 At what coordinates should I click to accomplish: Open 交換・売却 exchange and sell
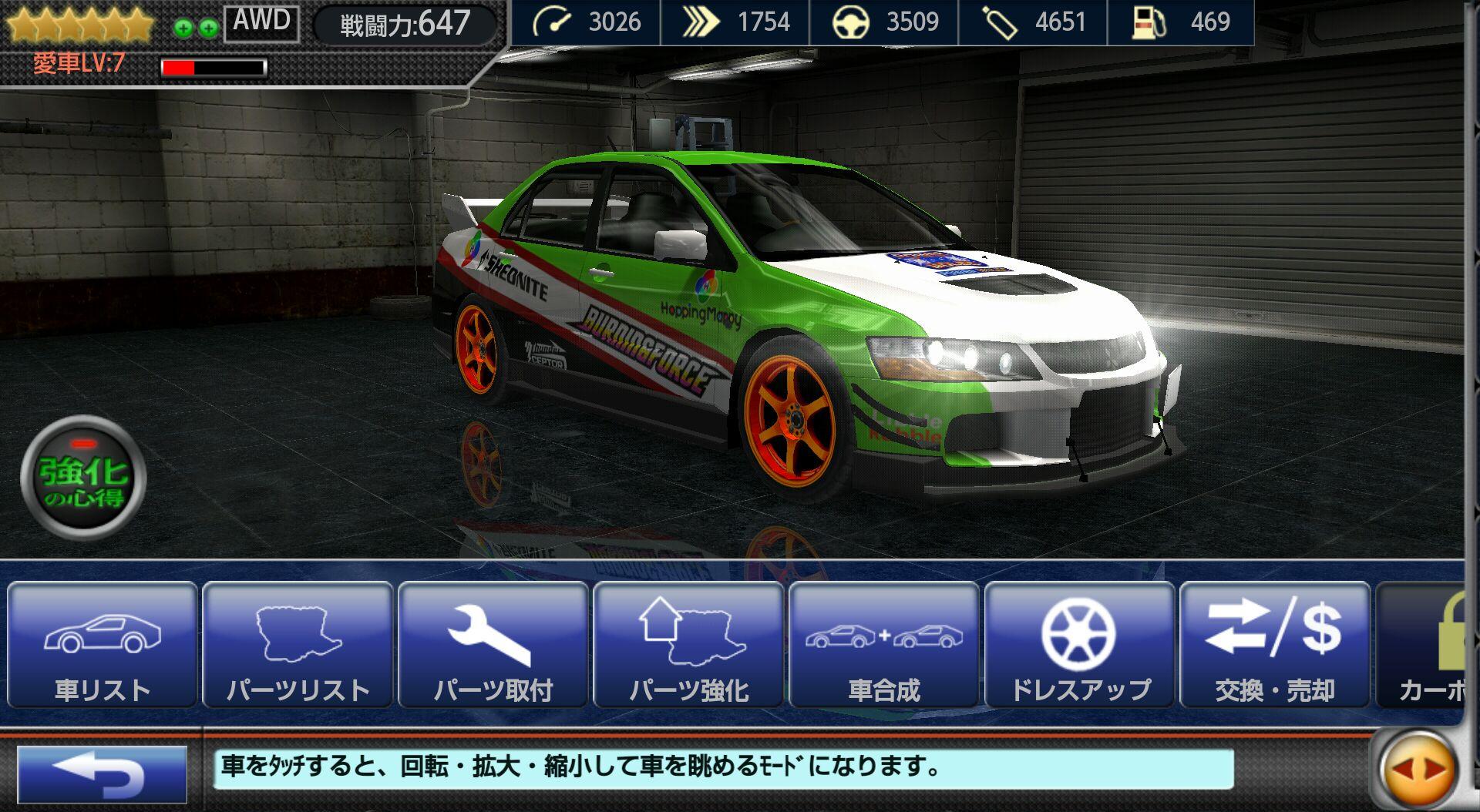(1274, 646)
